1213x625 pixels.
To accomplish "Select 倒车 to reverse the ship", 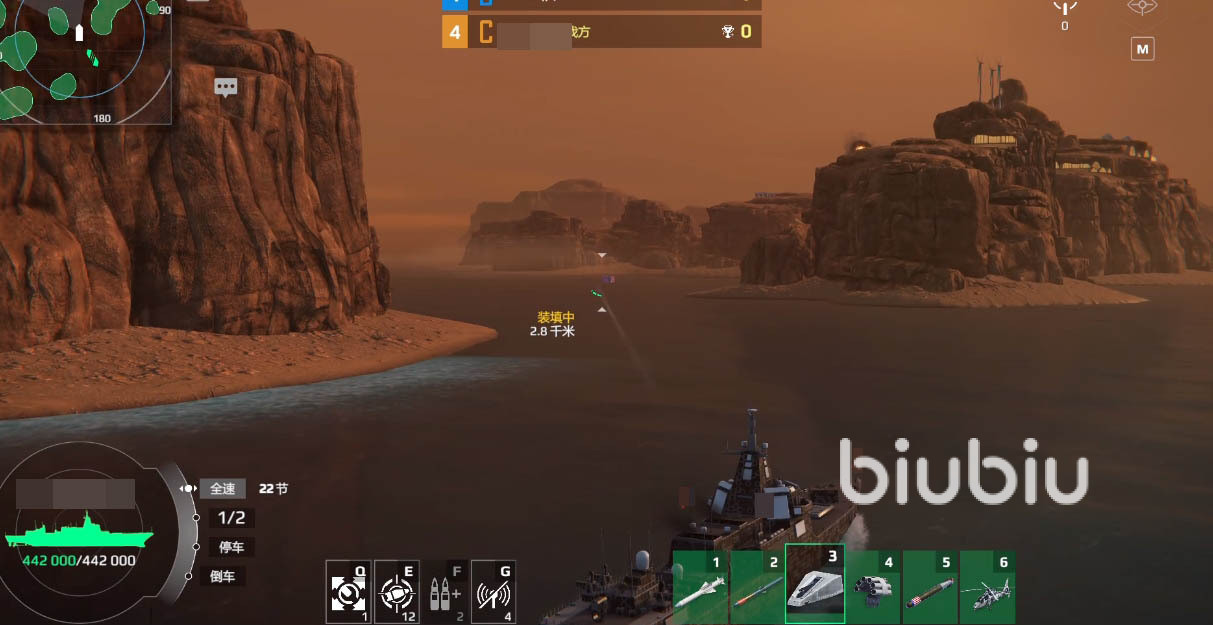I will coord(222,576).
